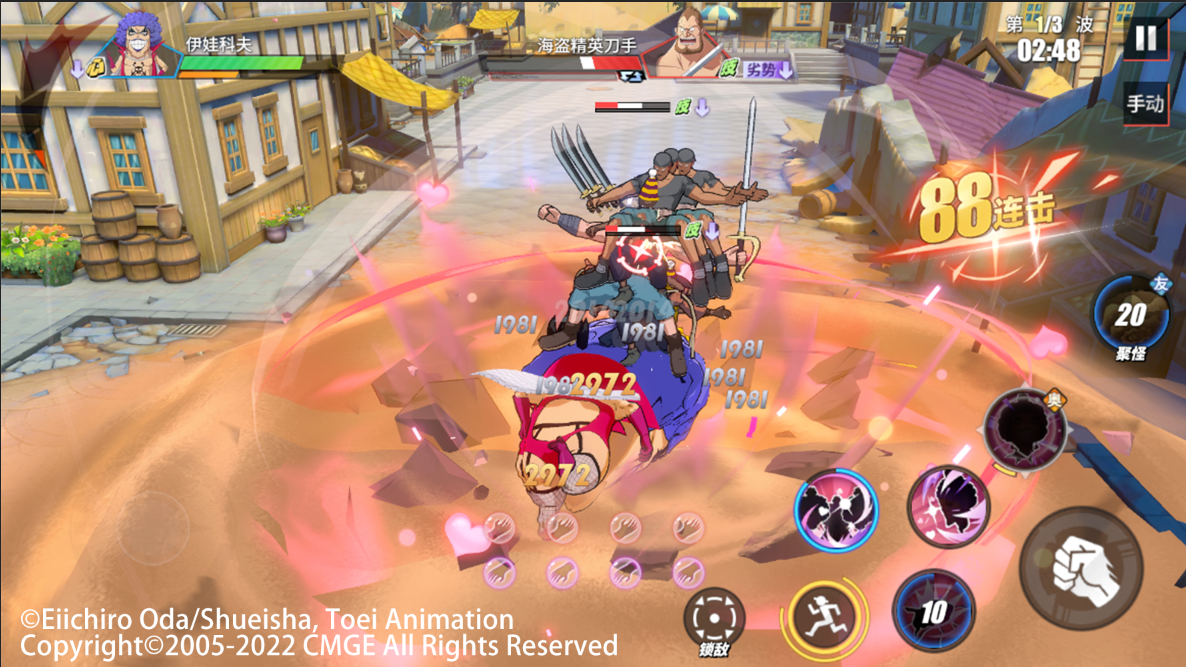Pause the battle
1186x667 pixels.
coord(1145,39)
